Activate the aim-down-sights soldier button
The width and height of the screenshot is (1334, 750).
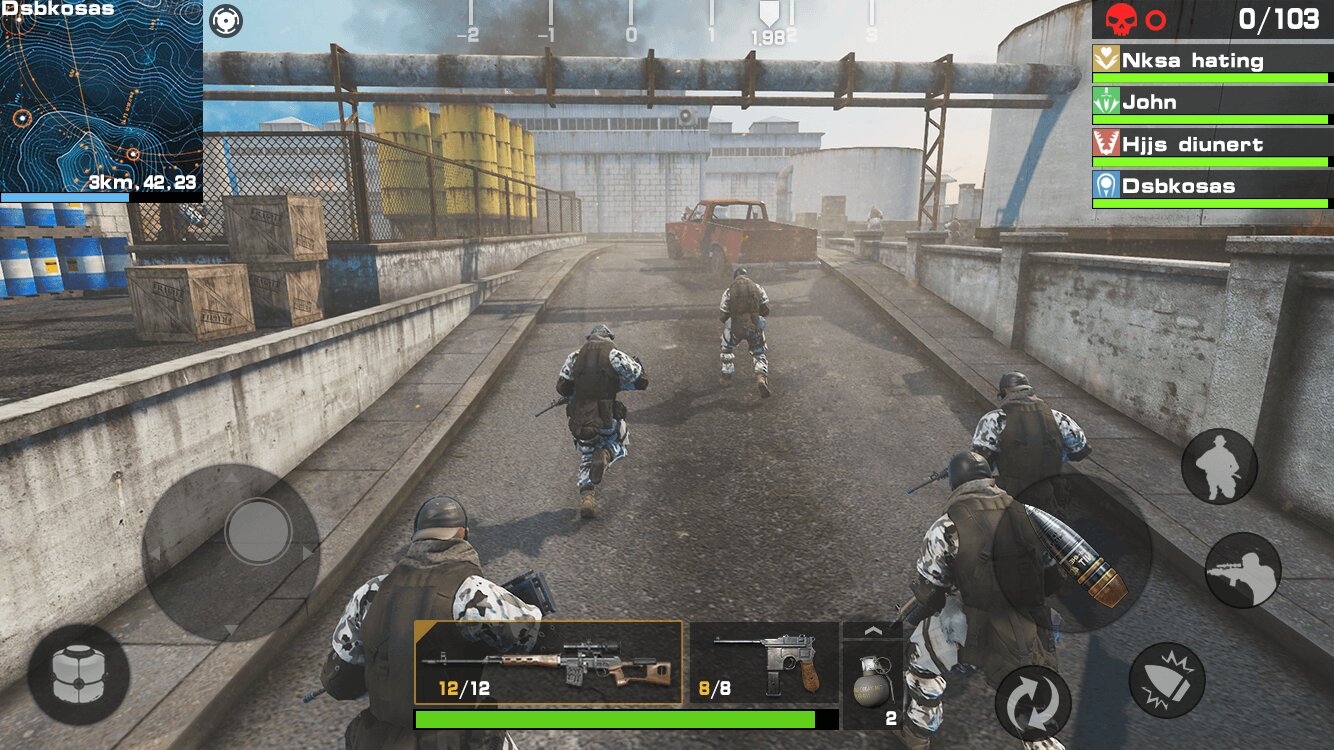click(x=1243, y=570)
